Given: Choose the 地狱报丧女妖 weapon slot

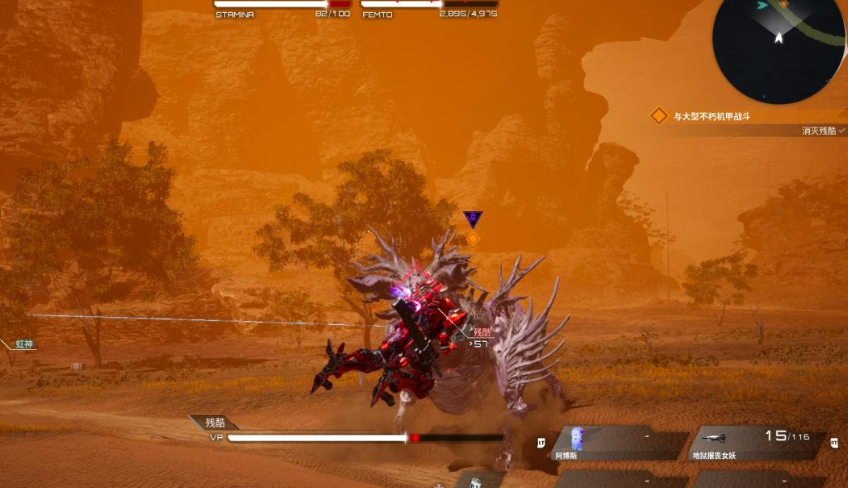Looking at the screenshot, I should 756,444.
